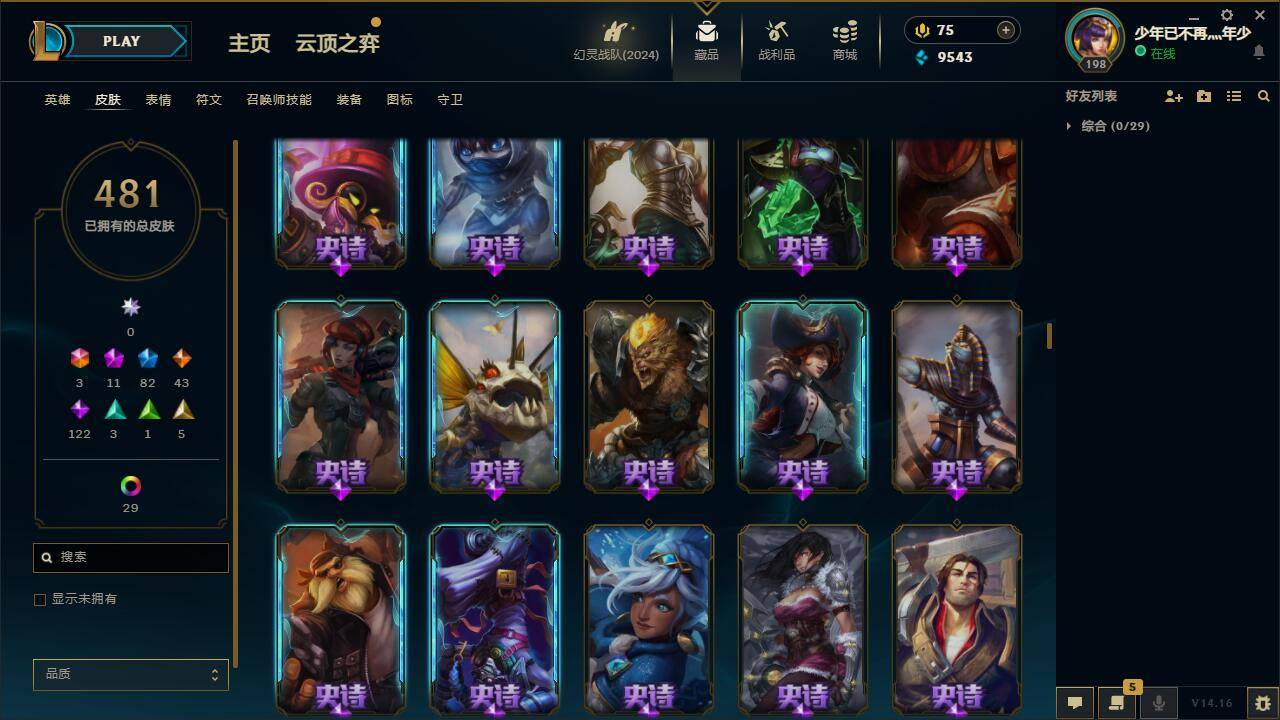Switch to the 云顶之弈 tab
The image size is (1280, 720).
pyautogui.click(x=335, y=44)
